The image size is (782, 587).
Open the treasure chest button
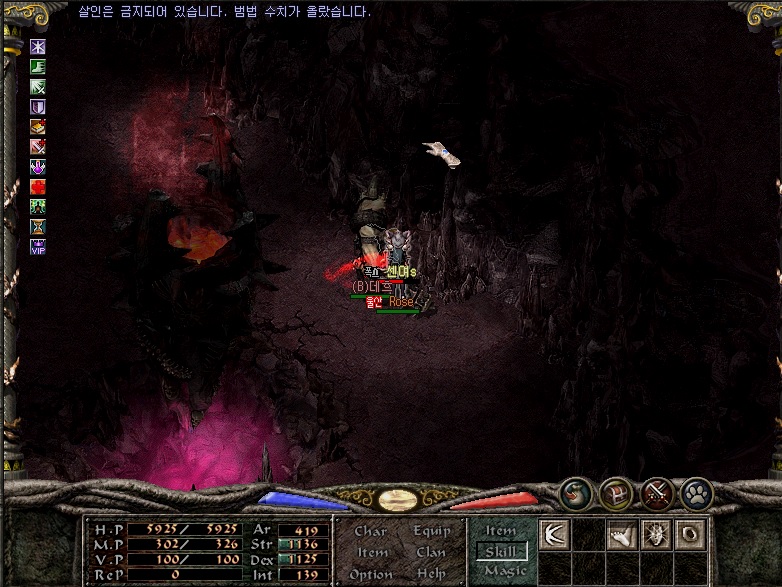click(x=616, y=492)
